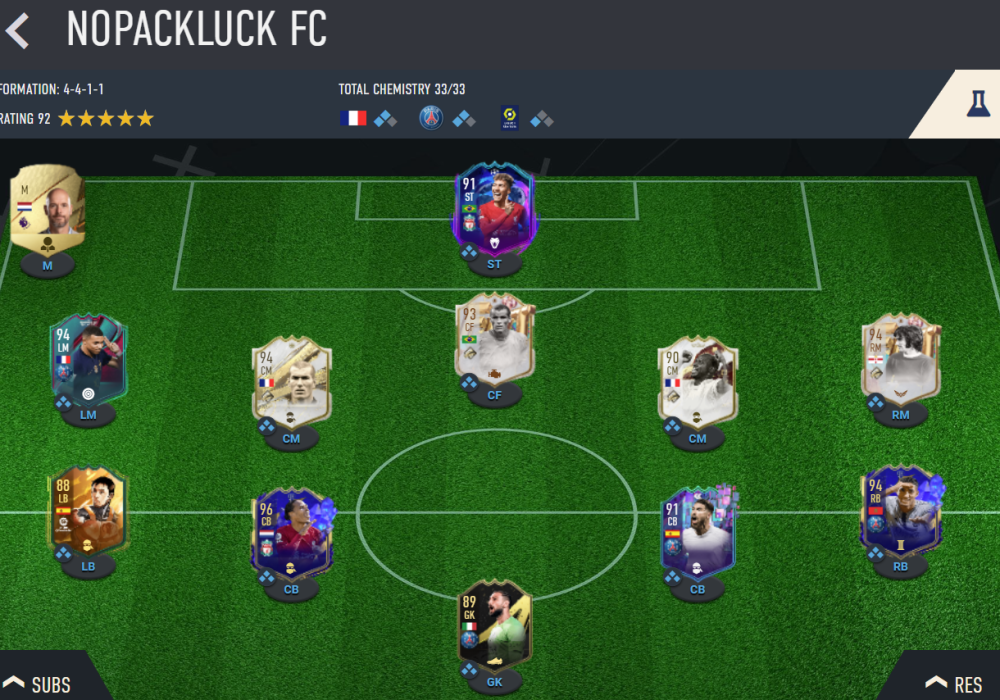Pick the 94-rated LM player card
The height and width of the screenshot is (700, 1000).
(88, 360)
